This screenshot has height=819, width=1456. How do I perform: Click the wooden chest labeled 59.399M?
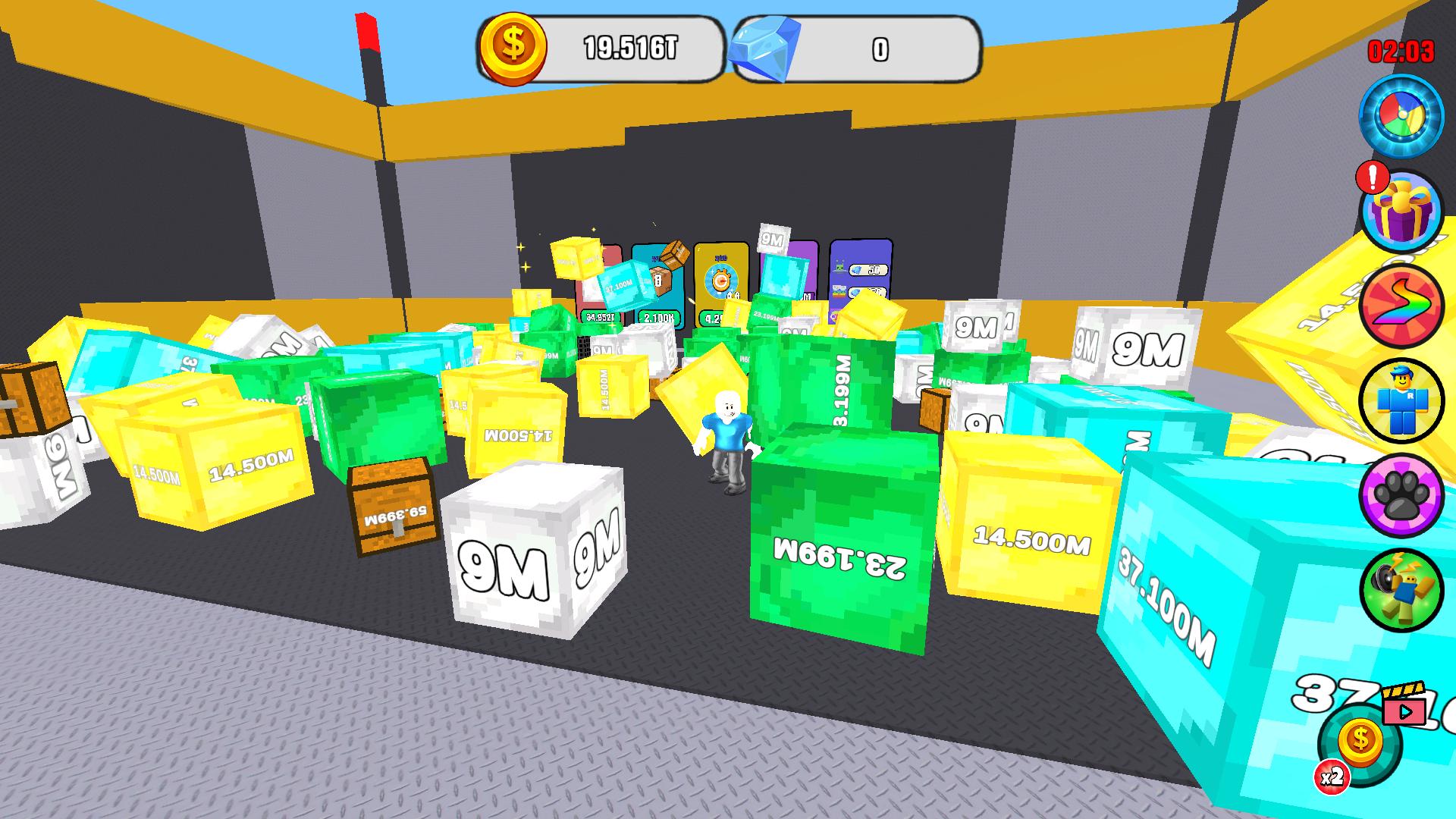click(394, 508)
